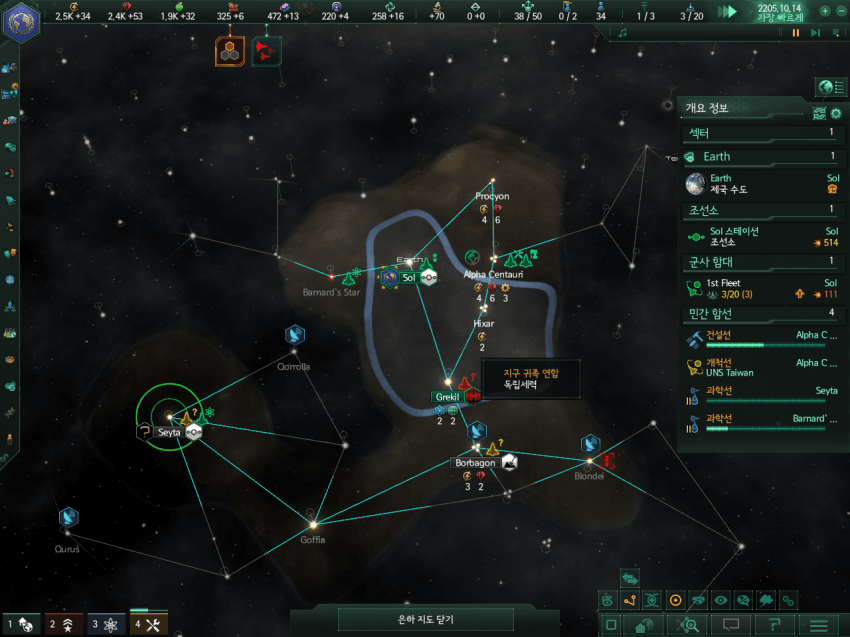This screenshot has height=637, width=850.
Task: Open the music player note icon
Action: click(622, 33)
